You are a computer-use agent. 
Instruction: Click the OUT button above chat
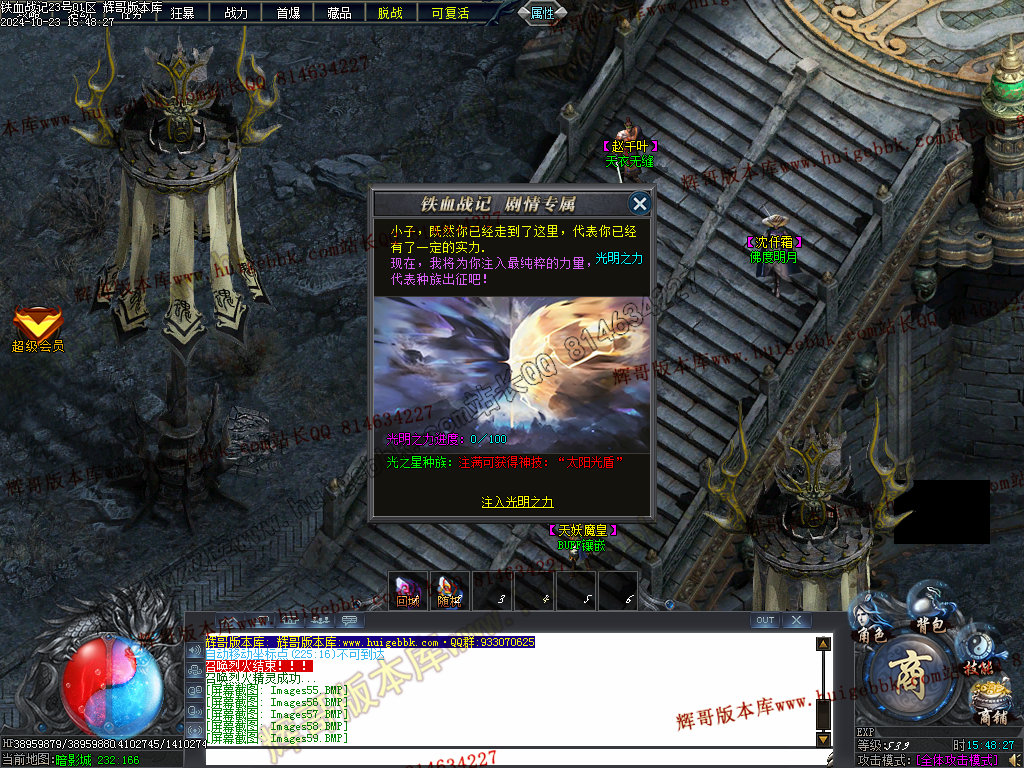[x=765, y=621]
